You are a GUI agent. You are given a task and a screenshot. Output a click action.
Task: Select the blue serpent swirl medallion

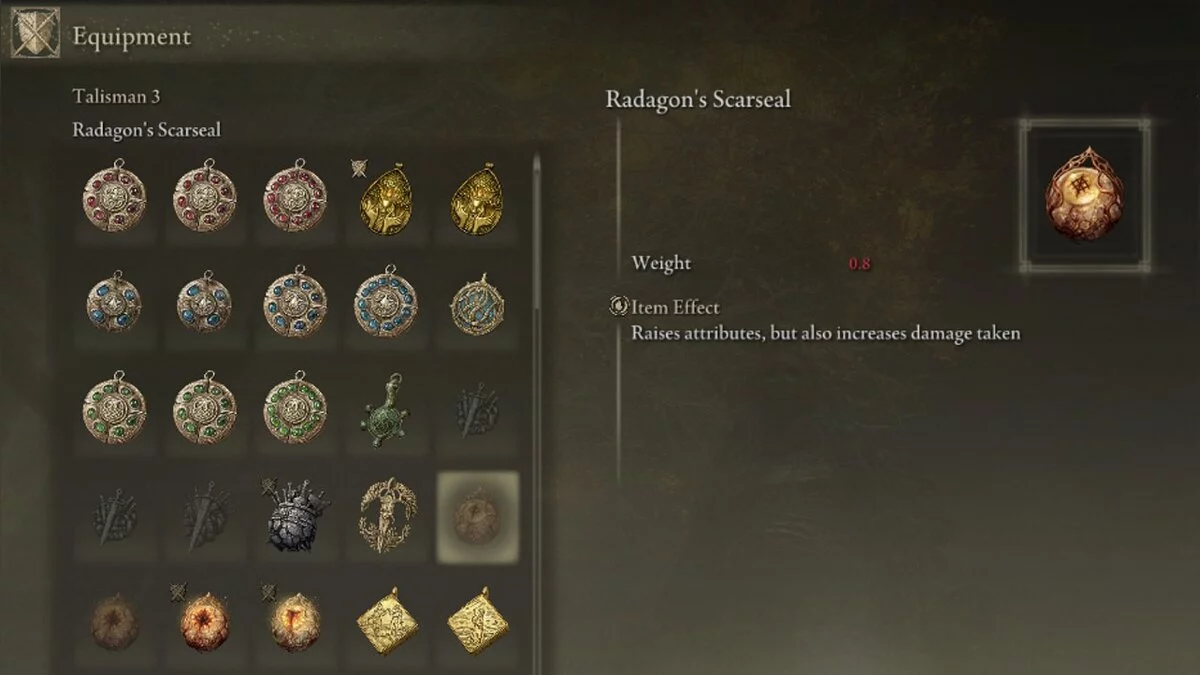pos(477,305)
